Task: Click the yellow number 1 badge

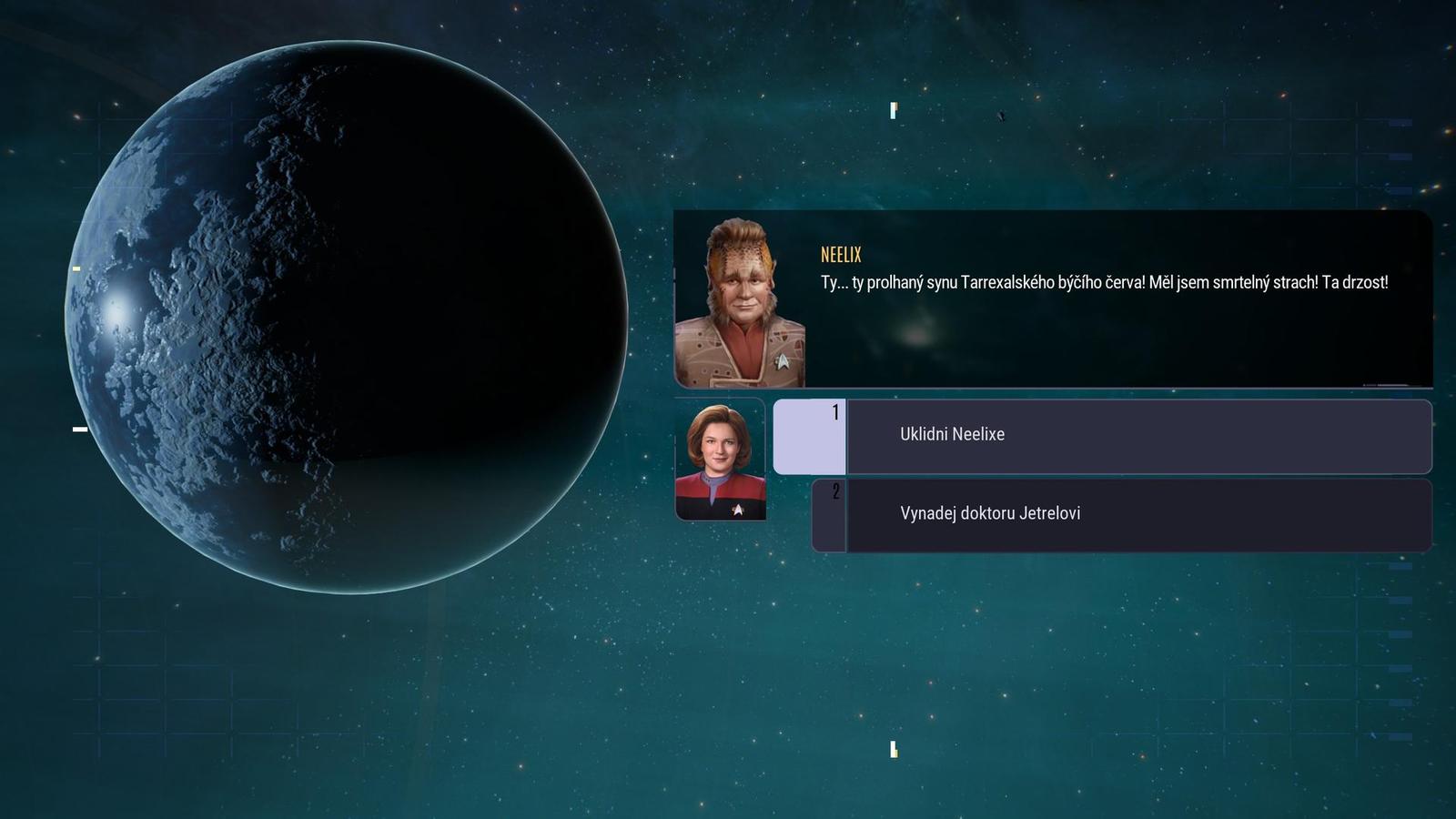Action: (834, 412)
